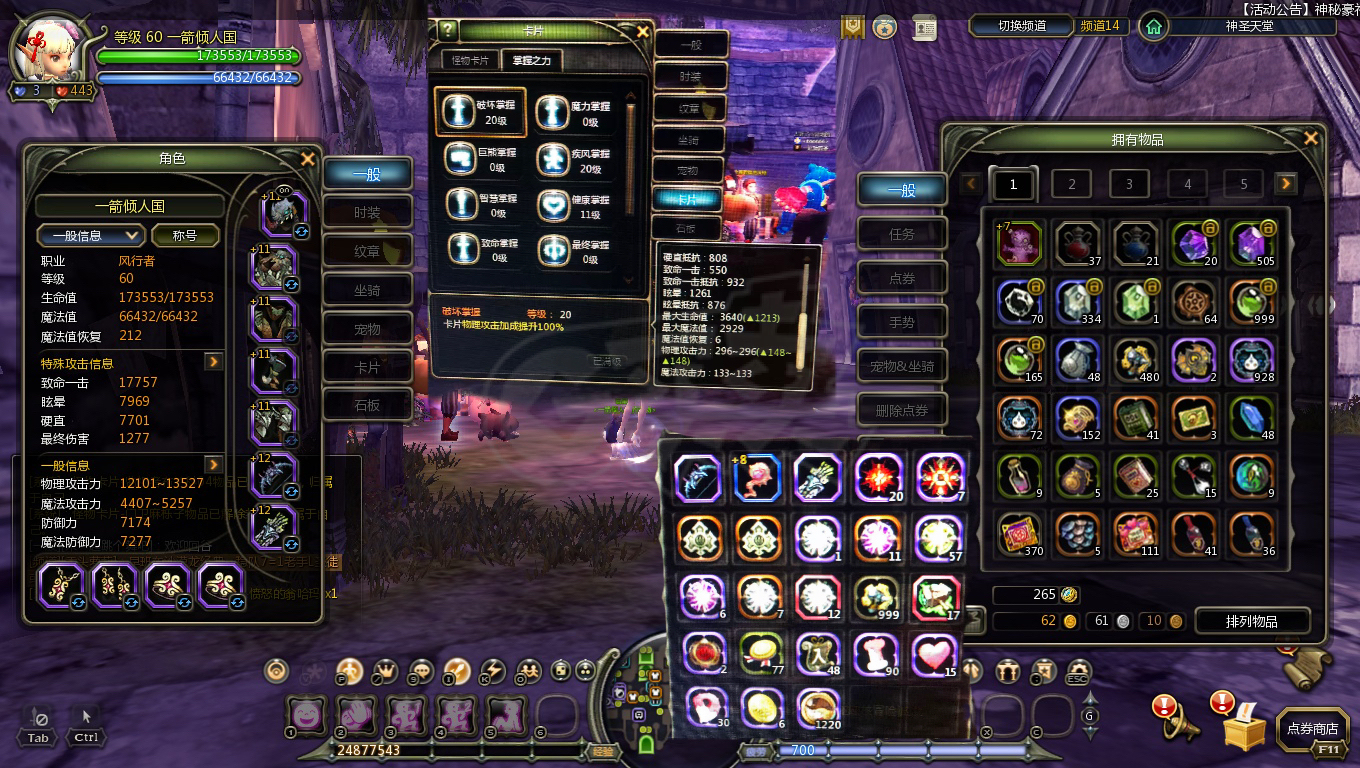Pick the 健康掌握 mastery card
The image size is (1360, 768).
[x=552, y=206]
